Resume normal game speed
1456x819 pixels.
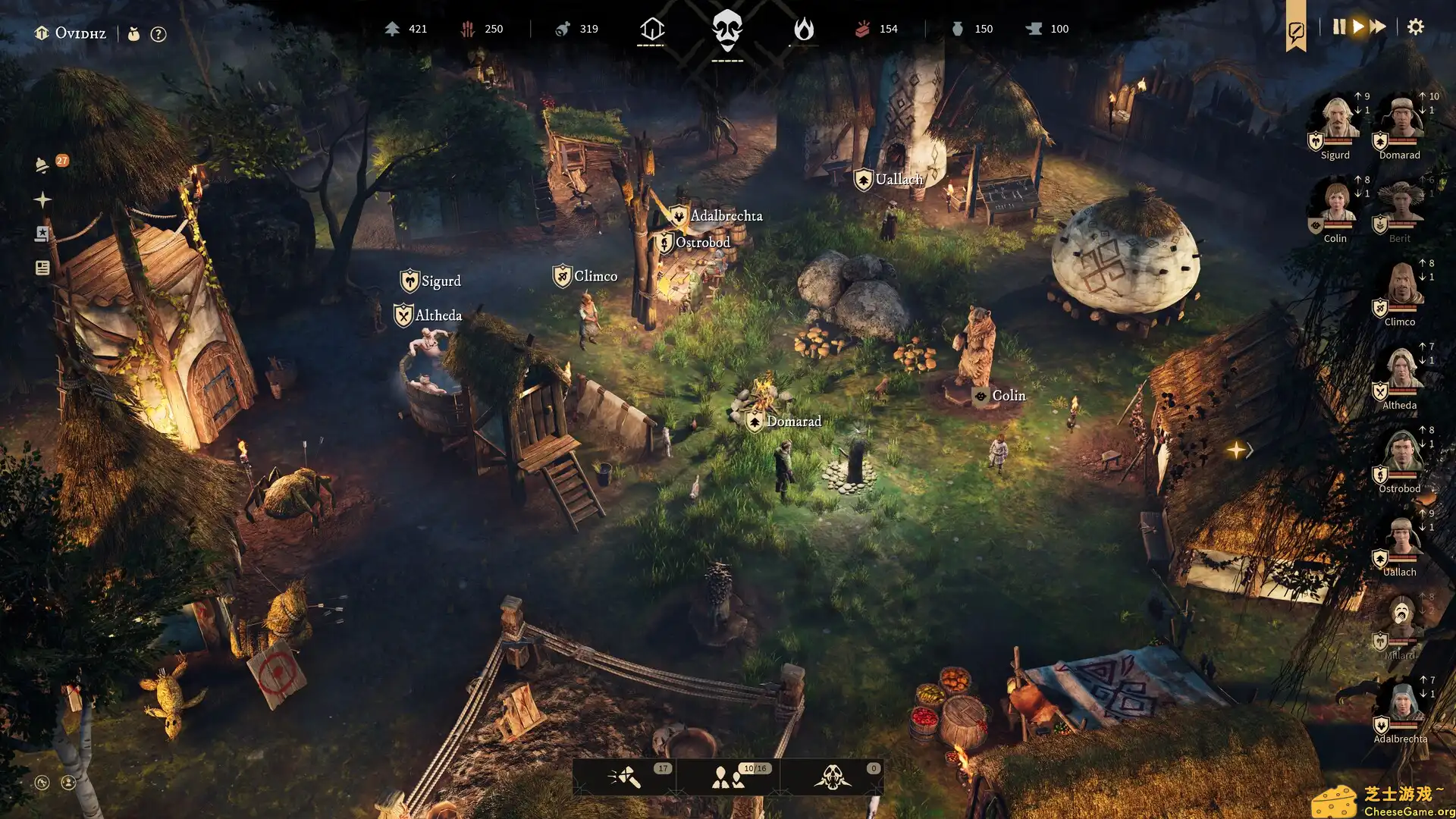pyautogui.click(x=1358, y=27)
